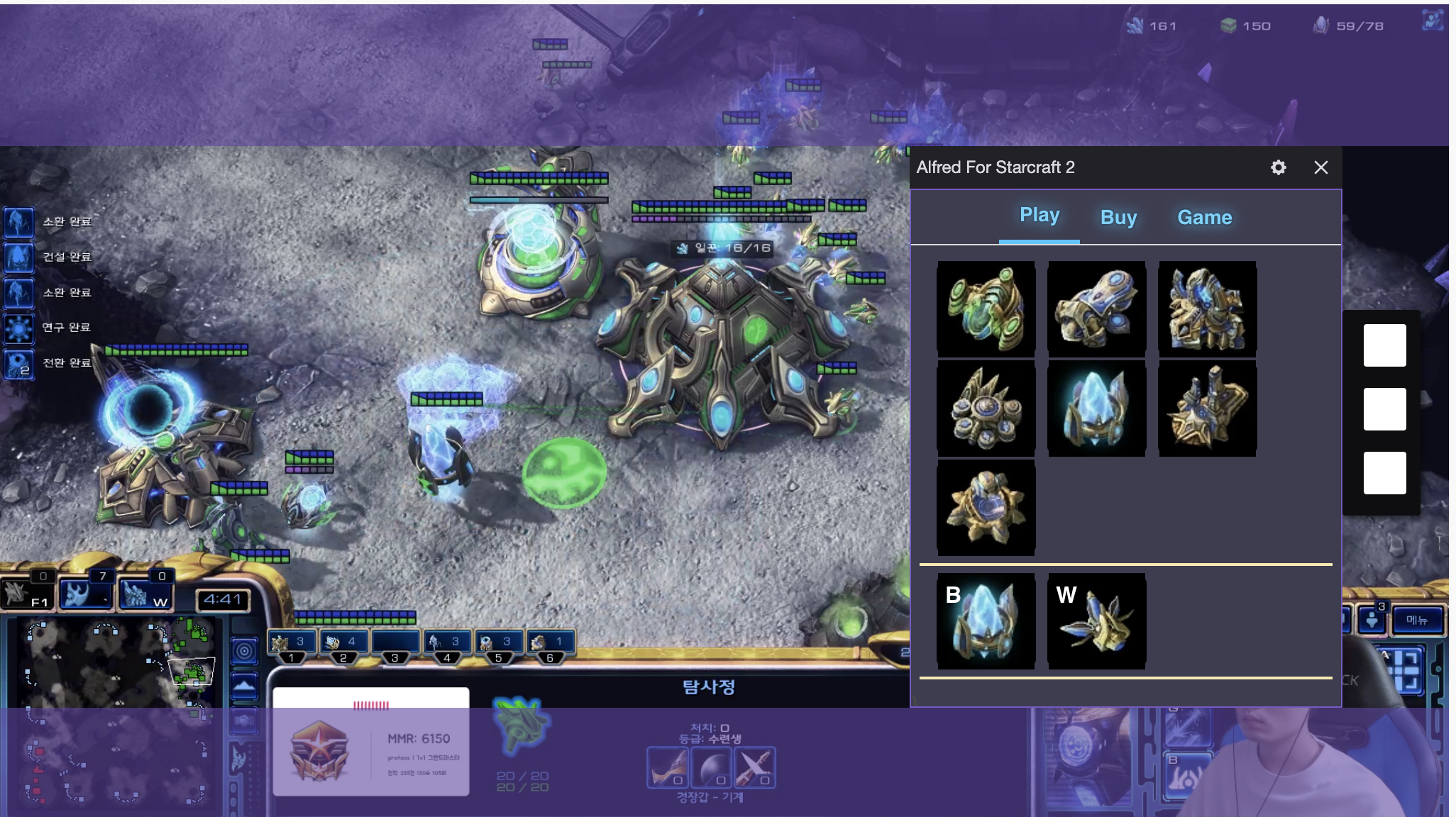
Task: Switch to the Buy tab
Action: point(1118,218)
